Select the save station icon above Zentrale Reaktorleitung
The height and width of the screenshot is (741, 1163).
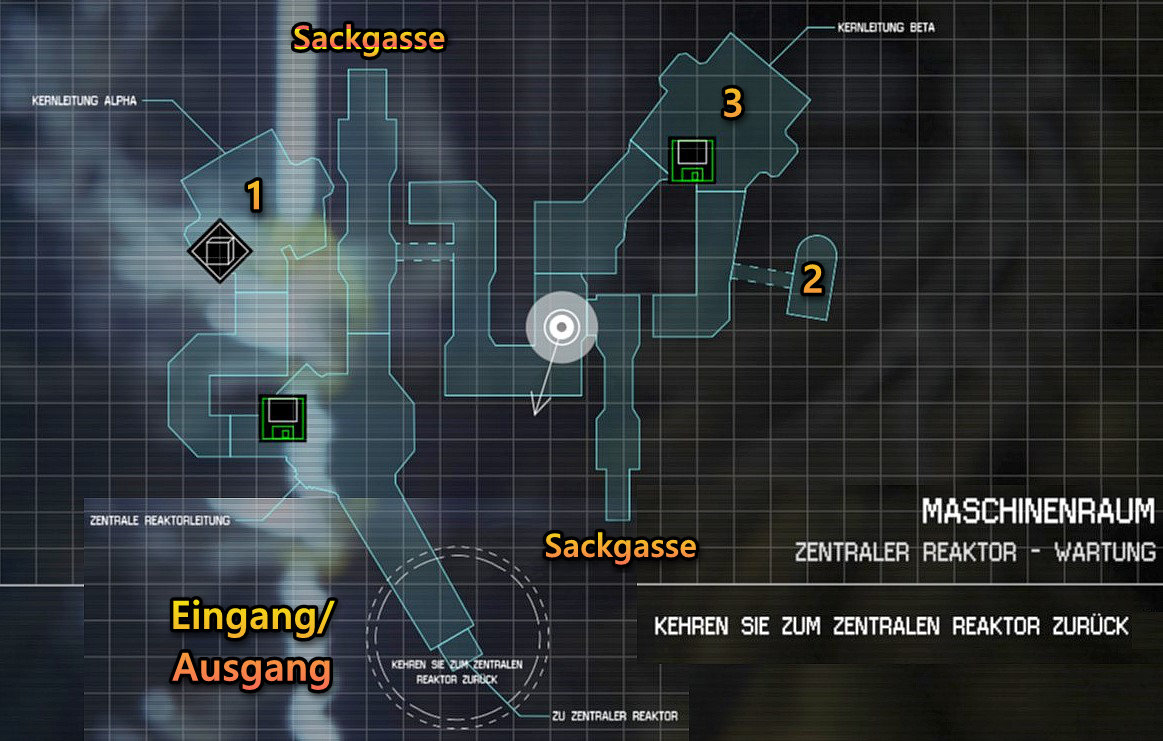(283, 419)
